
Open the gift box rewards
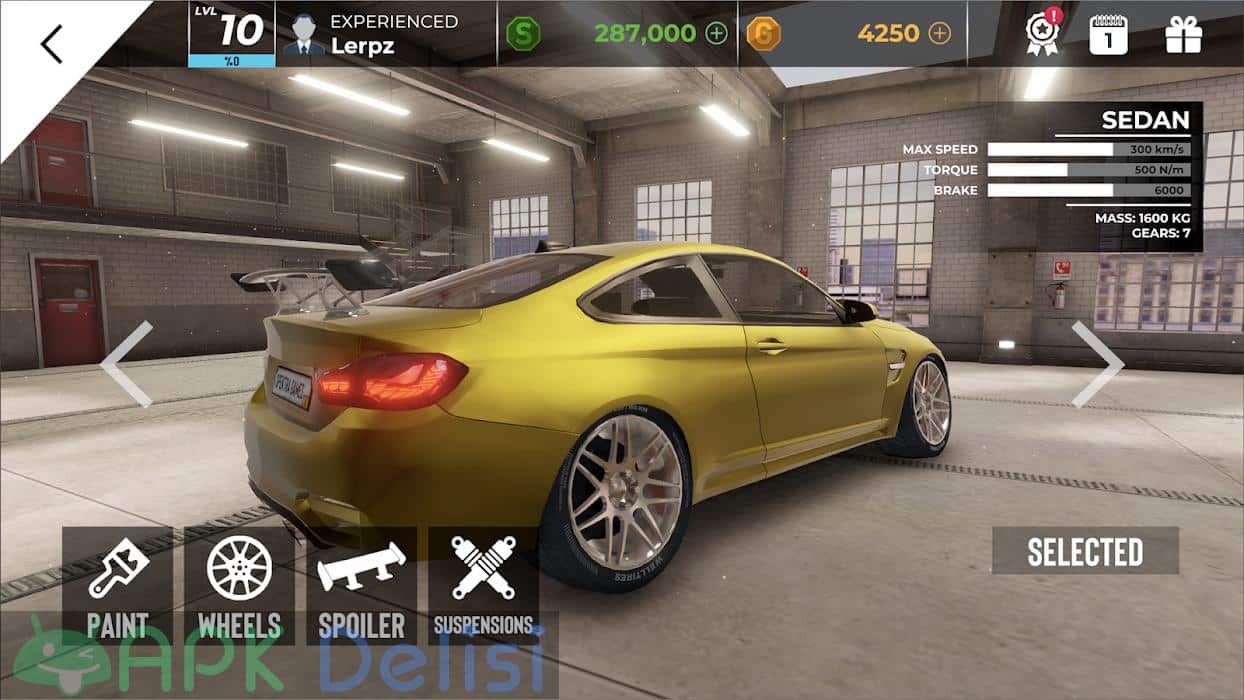[x=1183, y=34]
